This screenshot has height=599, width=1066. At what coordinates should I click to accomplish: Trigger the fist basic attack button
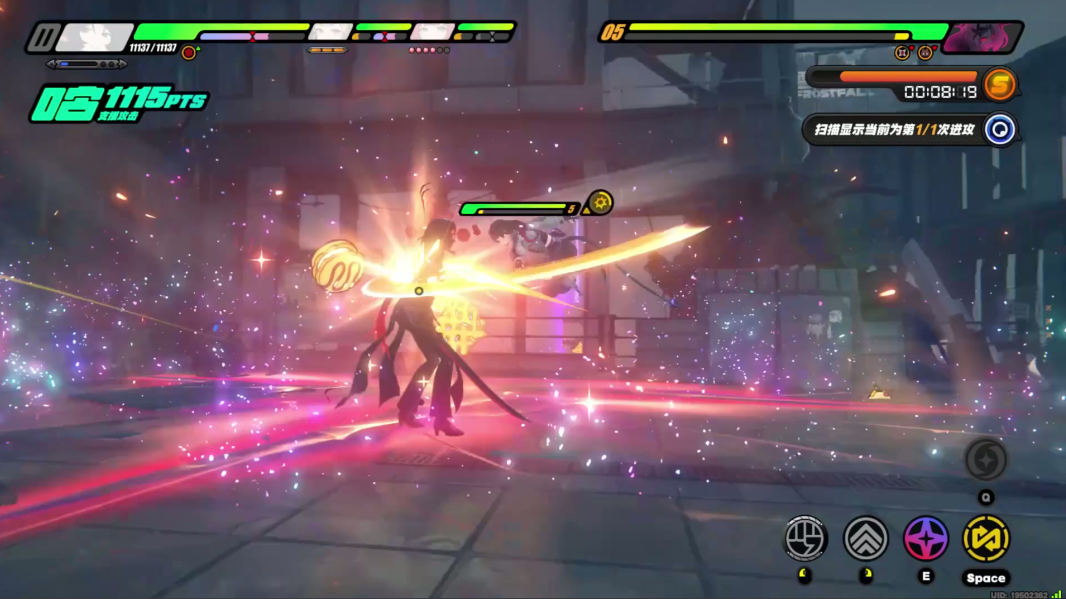(805, 540)
